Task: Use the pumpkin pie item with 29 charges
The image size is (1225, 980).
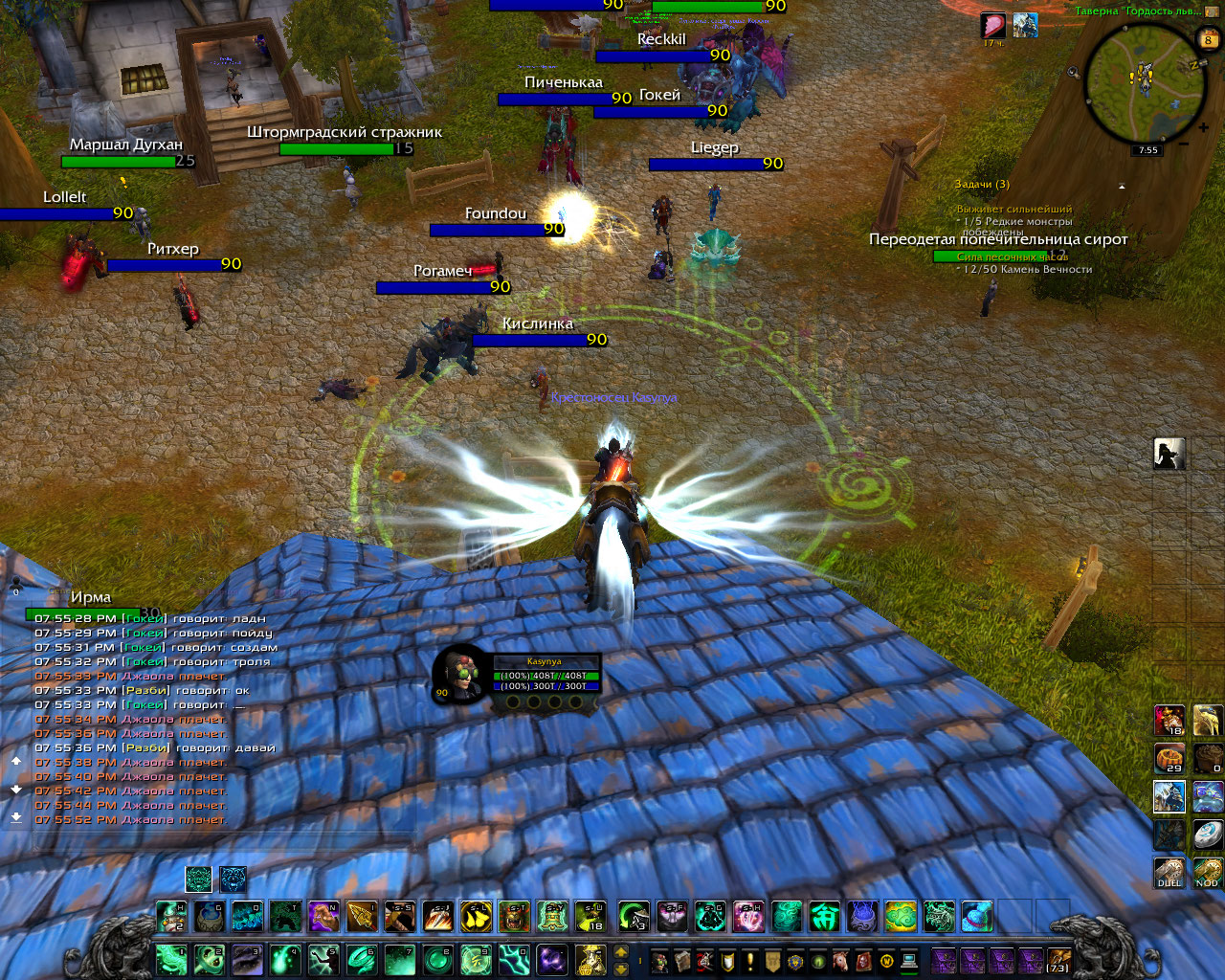Action: [1169, 757]
